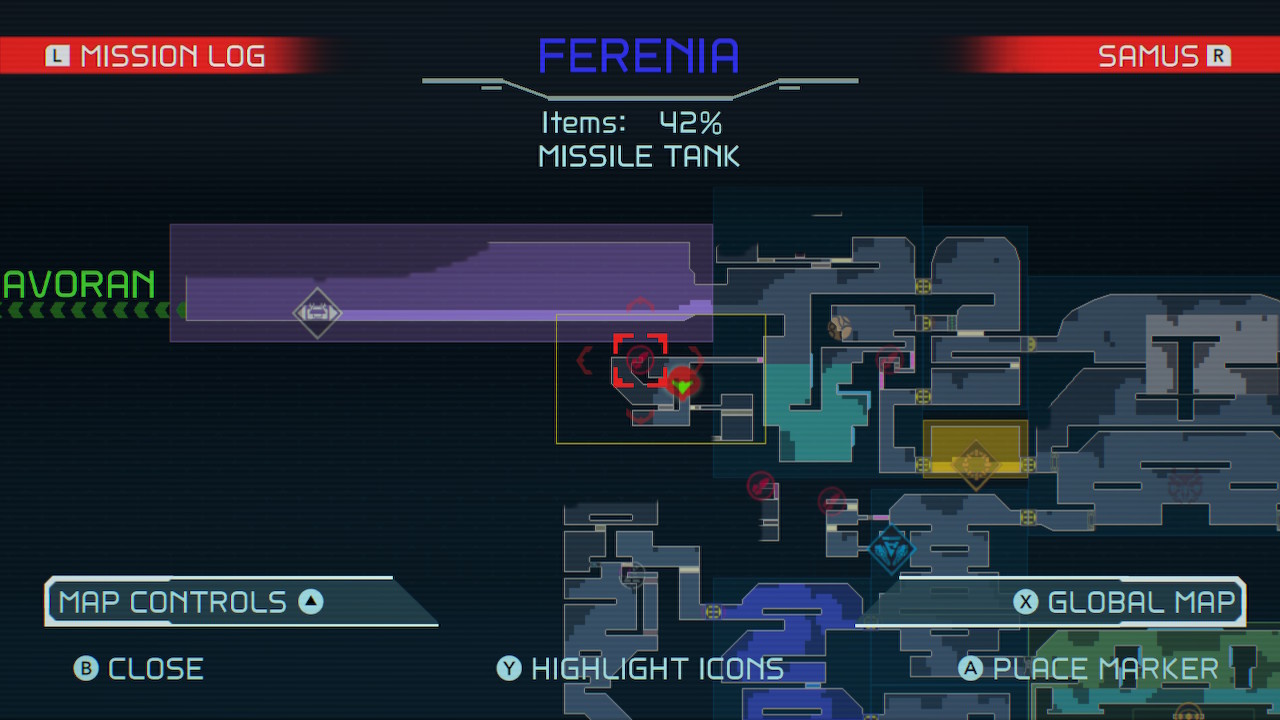Click the L button prompt for Mission Log
Image resolution: width=1280 pixels, height=720 pixels.
coord(57,55)
